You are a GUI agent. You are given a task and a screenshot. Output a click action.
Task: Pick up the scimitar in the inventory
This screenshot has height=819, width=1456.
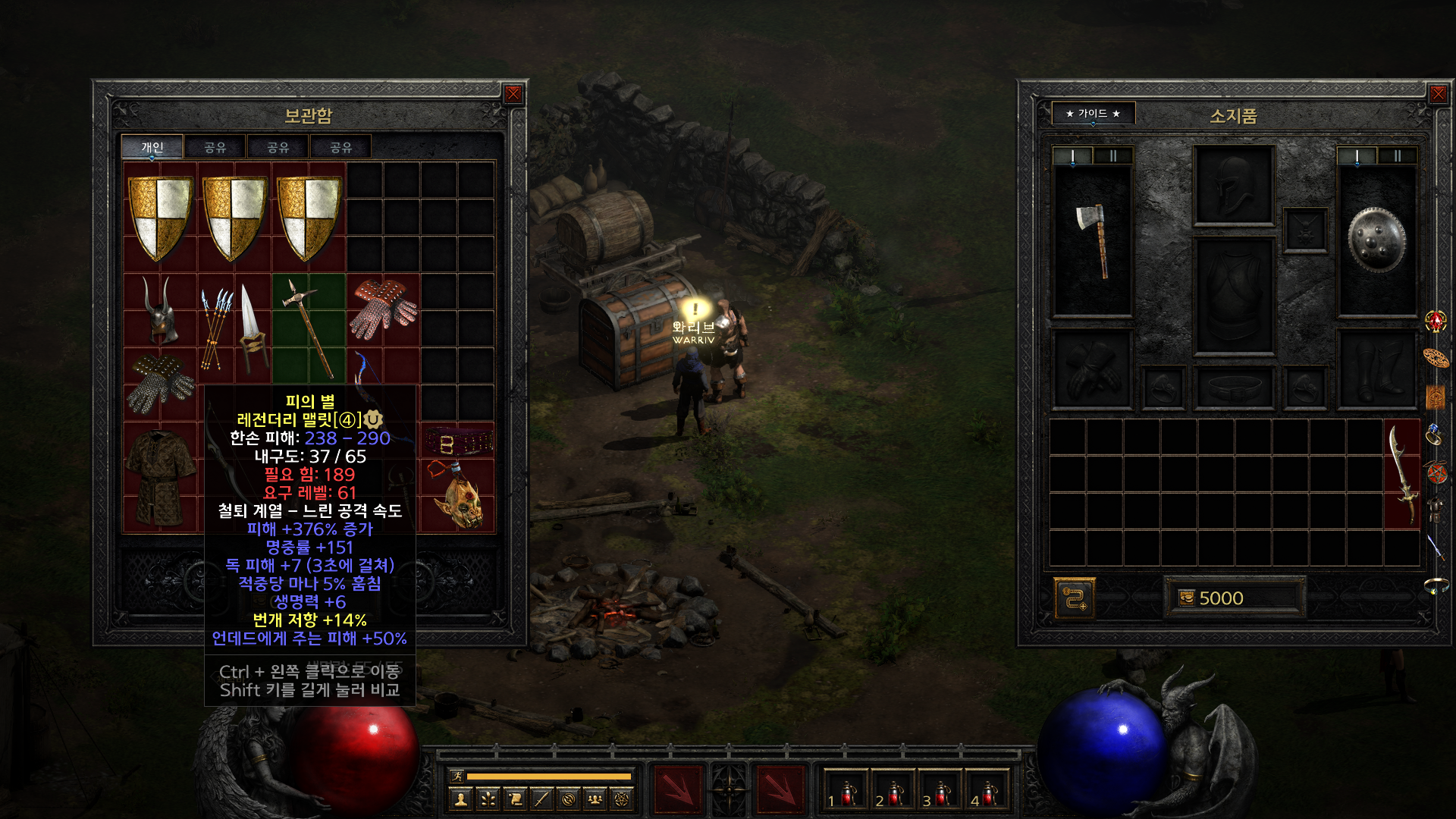point(1402,474)
